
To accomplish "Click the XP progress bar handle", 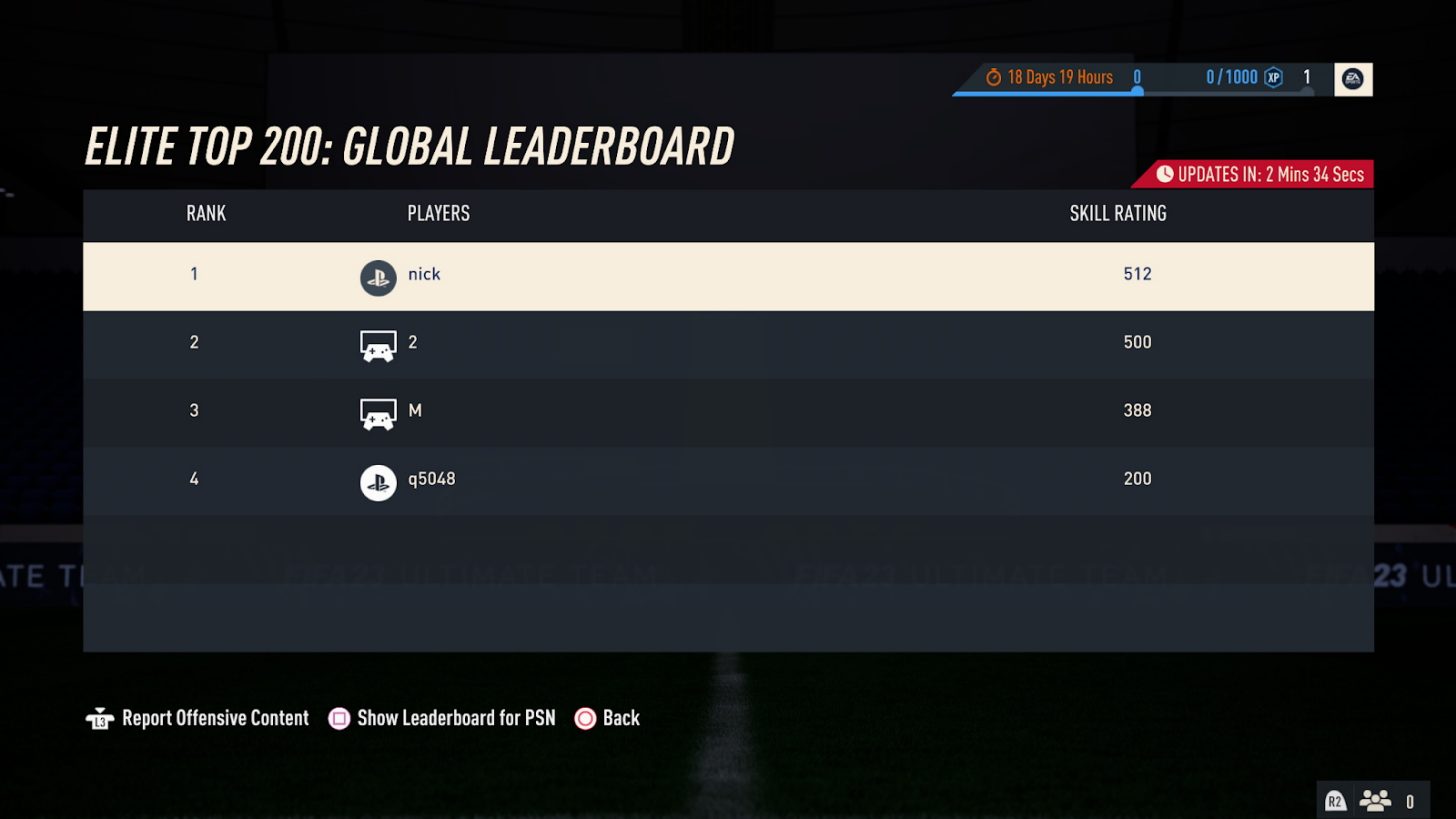I will (x=1137, y=89).
